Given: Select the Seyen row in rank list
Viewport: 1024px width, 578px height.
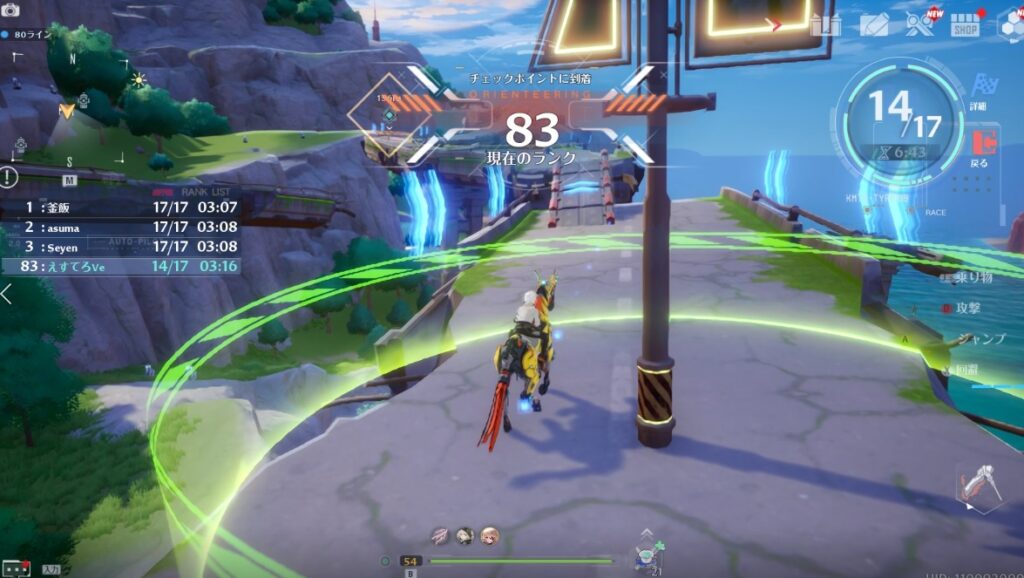Looking at the screenshot, I should point(122,246).
